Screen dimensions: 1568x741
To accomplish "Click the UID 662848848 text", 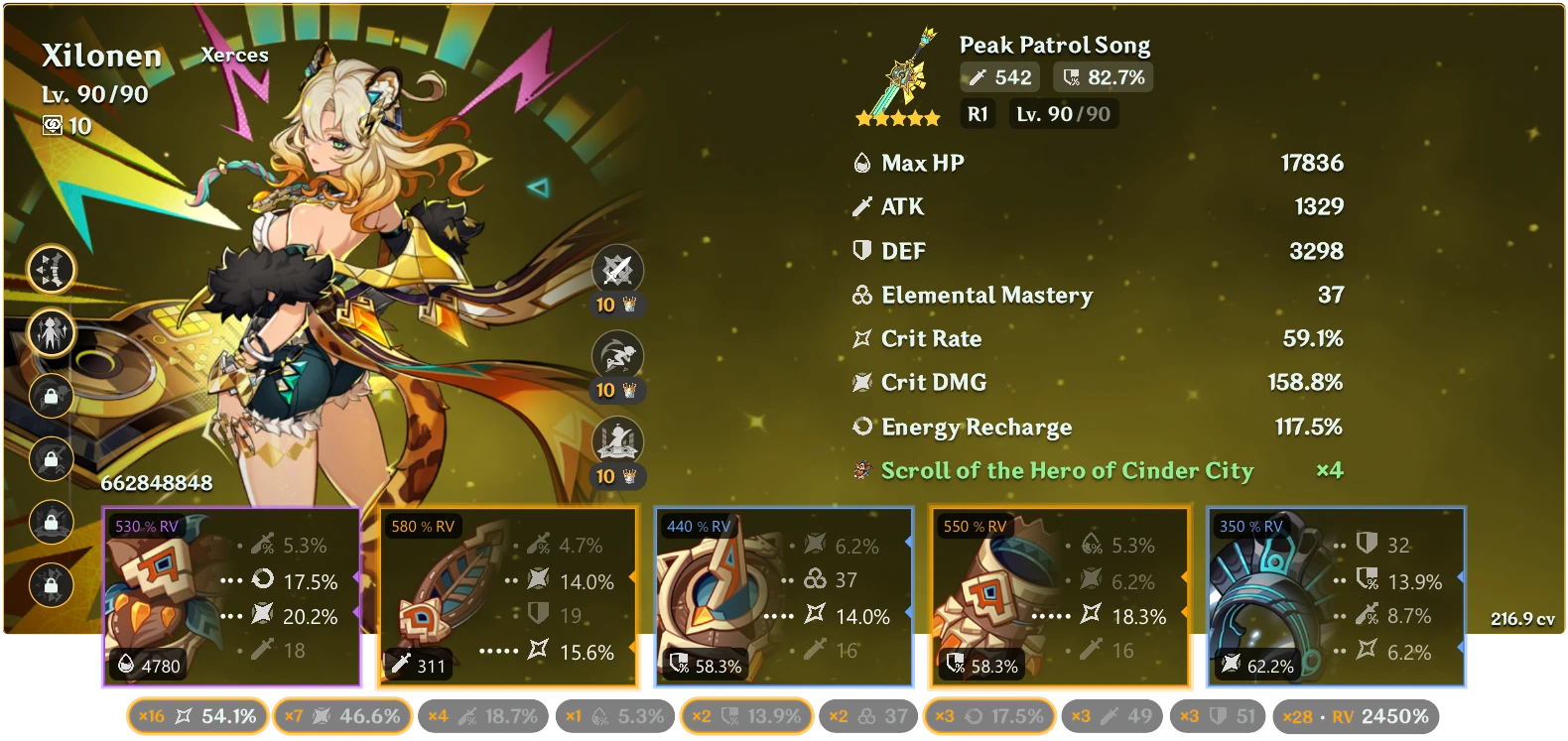I will (x=156, y=484).
